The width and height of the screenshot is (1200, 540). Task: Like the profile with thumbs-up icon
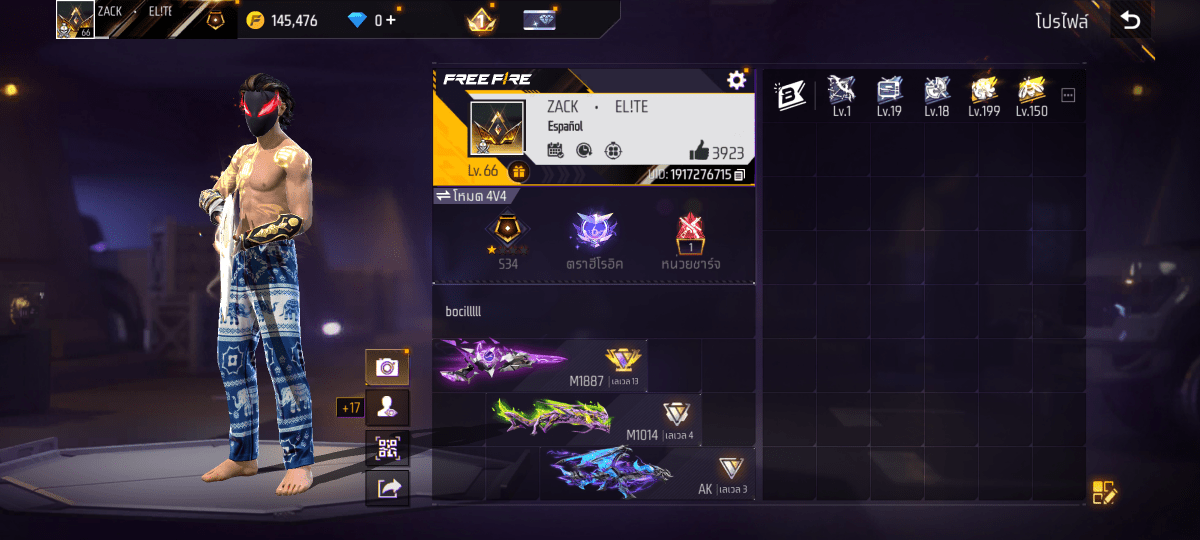click(x=700, y=152)
